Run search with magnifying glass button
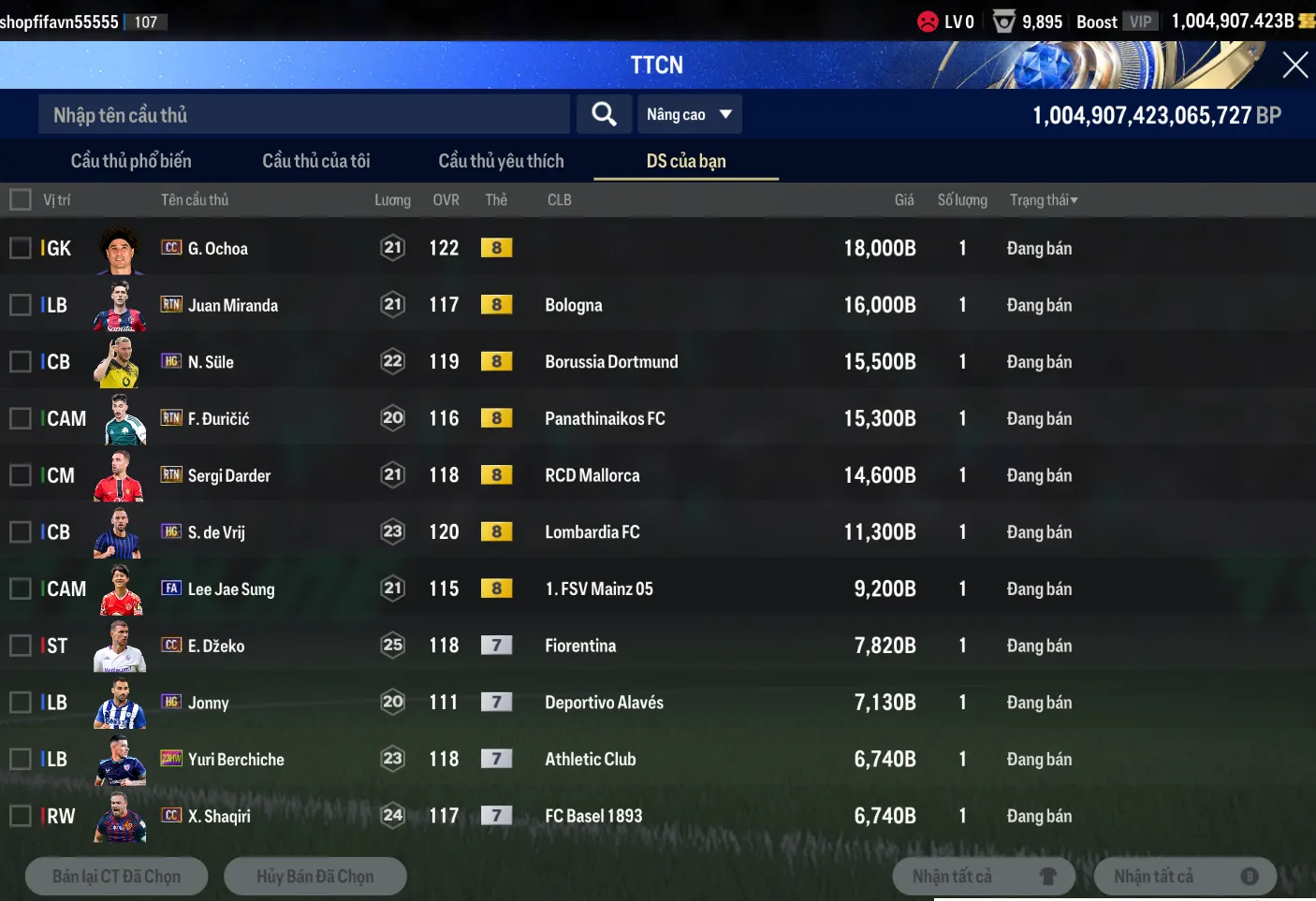The image size is (1316, 901). pos(604,114)
